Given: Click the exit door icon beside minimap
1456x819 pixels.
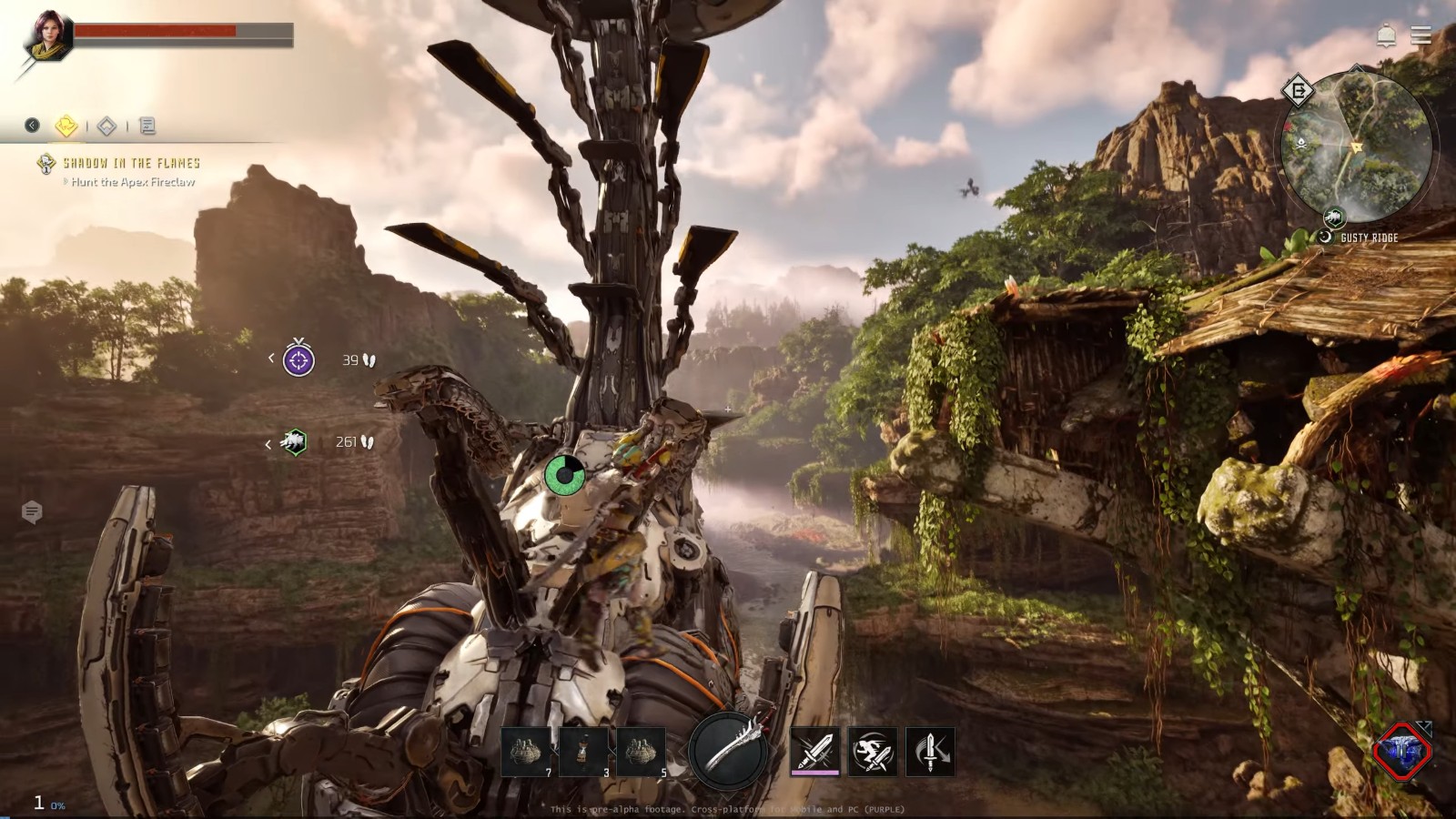Looking at the screenshot, I should 1299,90.
